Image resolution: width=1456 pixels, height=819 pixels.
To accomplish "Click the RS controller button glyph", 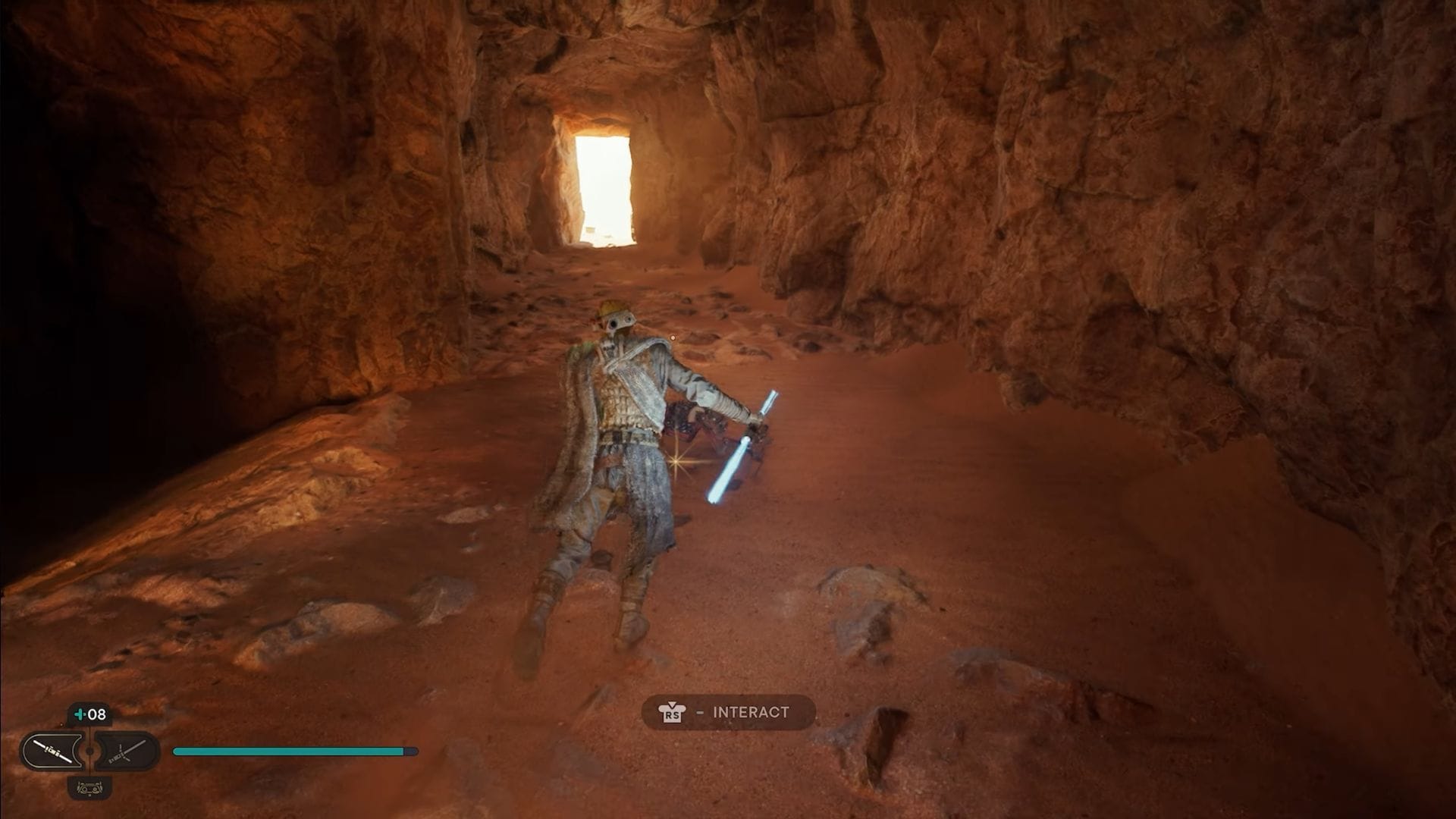I will pyautogui.click(x=670, y=712).
